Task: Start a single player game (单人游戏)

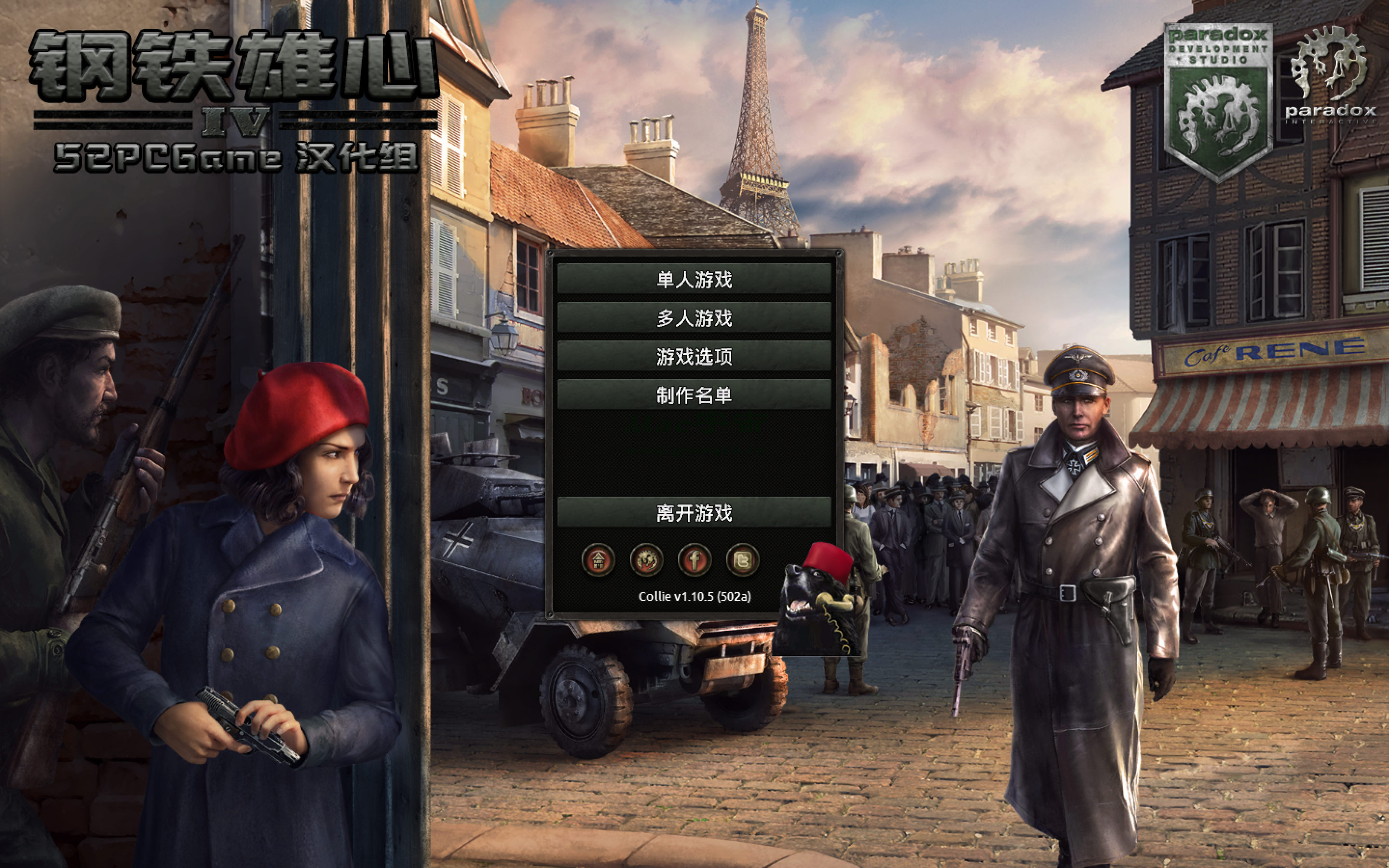Action: [x=694, y=280]
